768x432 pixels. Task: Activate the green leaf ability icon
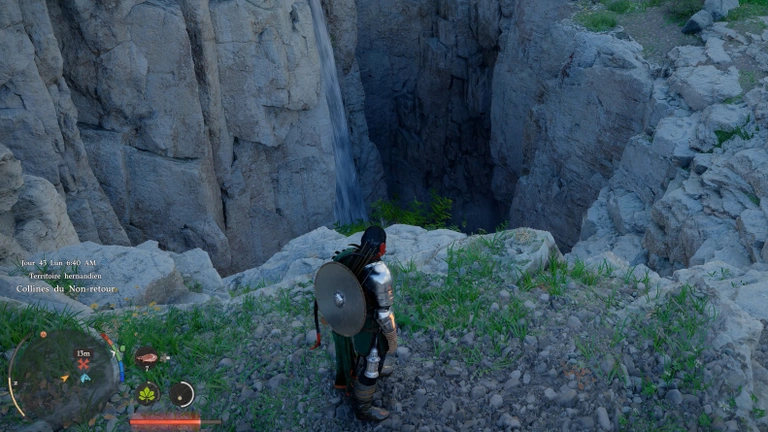coord(147,393)
